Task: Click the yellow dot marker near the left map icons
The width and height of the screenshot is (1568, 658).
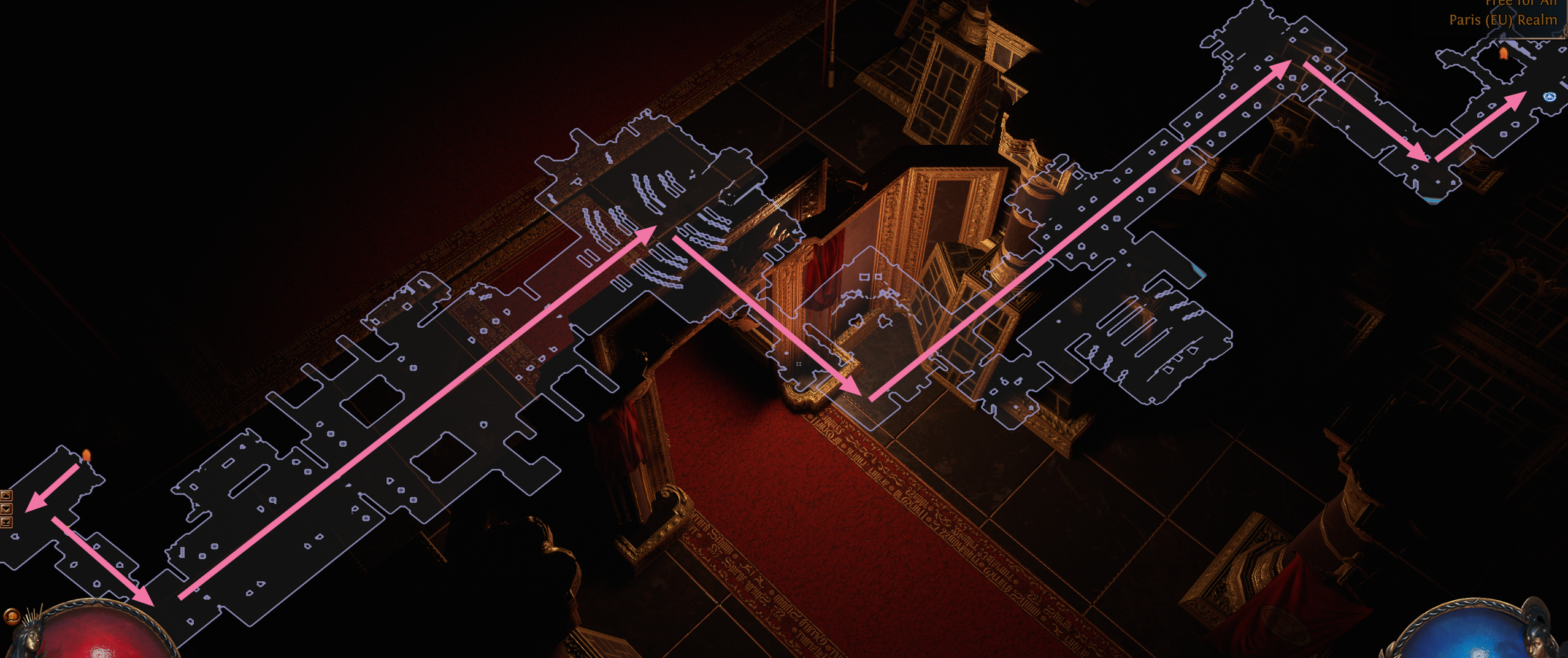Action: [68, 526]
